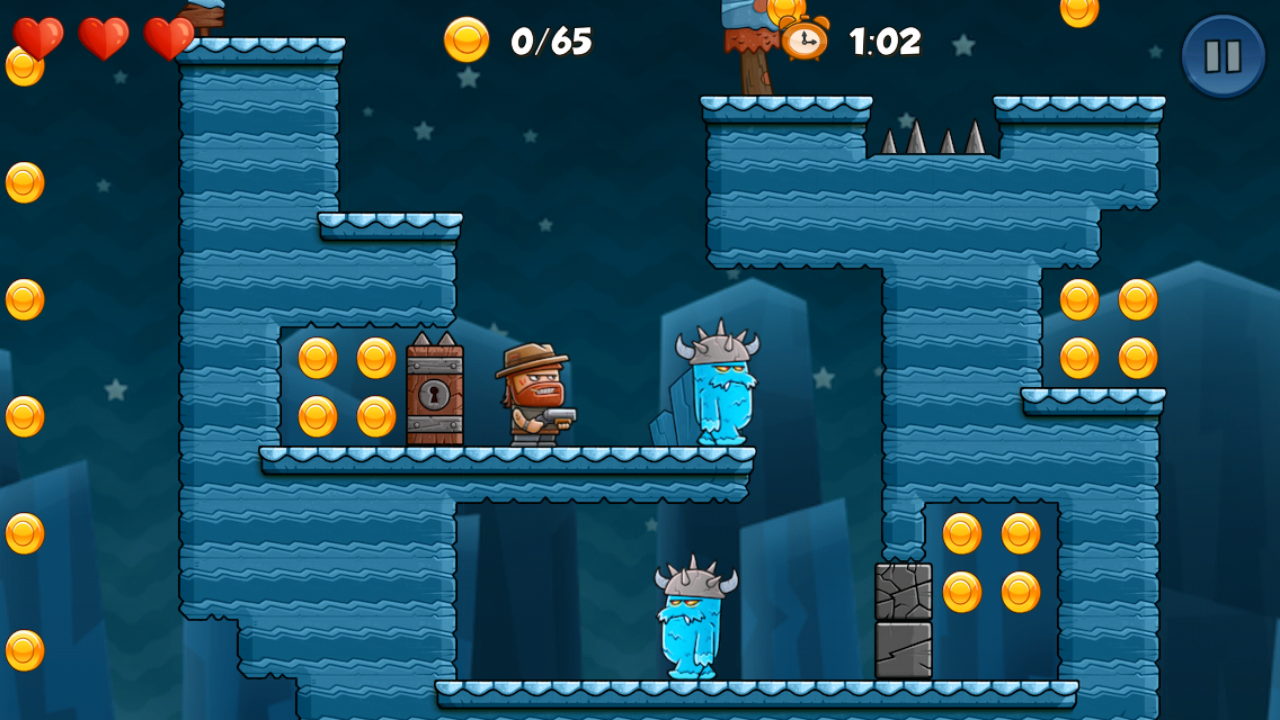Click a coin in the top-right corner

point(1080,14)
